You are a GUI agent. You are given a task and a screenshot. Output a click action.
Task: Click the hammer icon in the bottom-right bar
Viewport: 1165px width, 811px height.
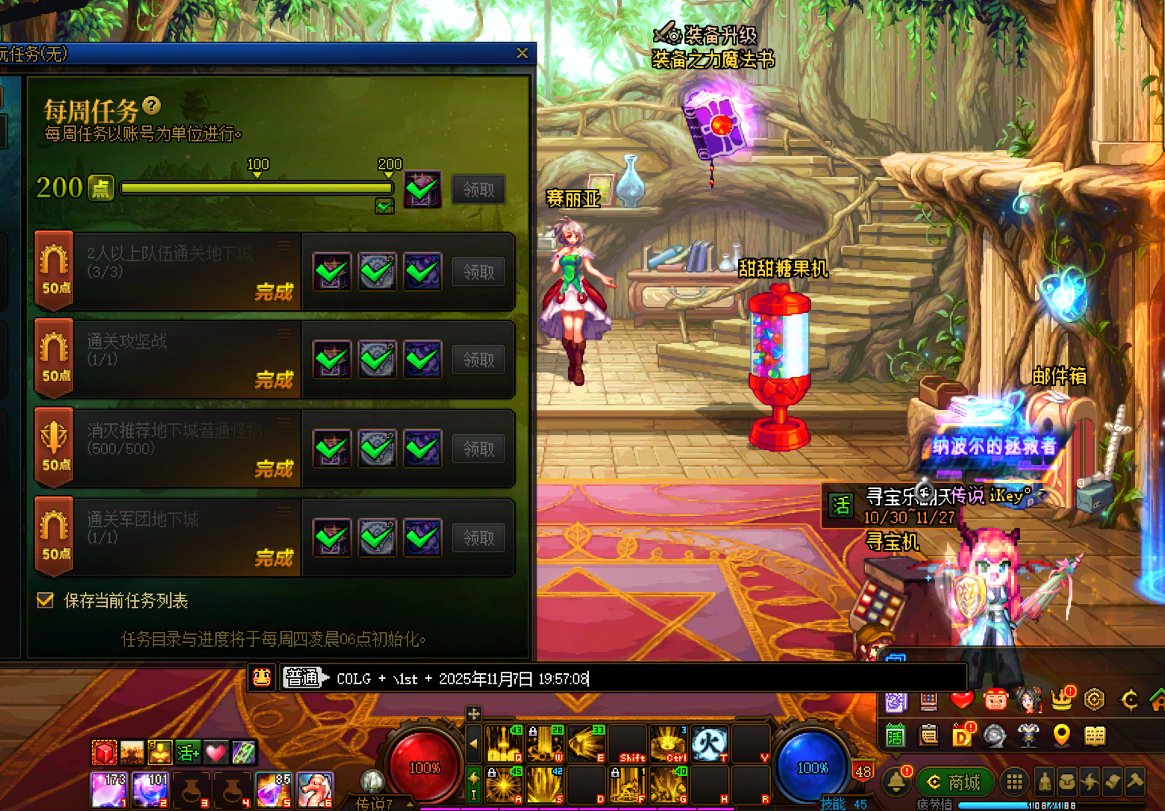(x=1134, y=782)
